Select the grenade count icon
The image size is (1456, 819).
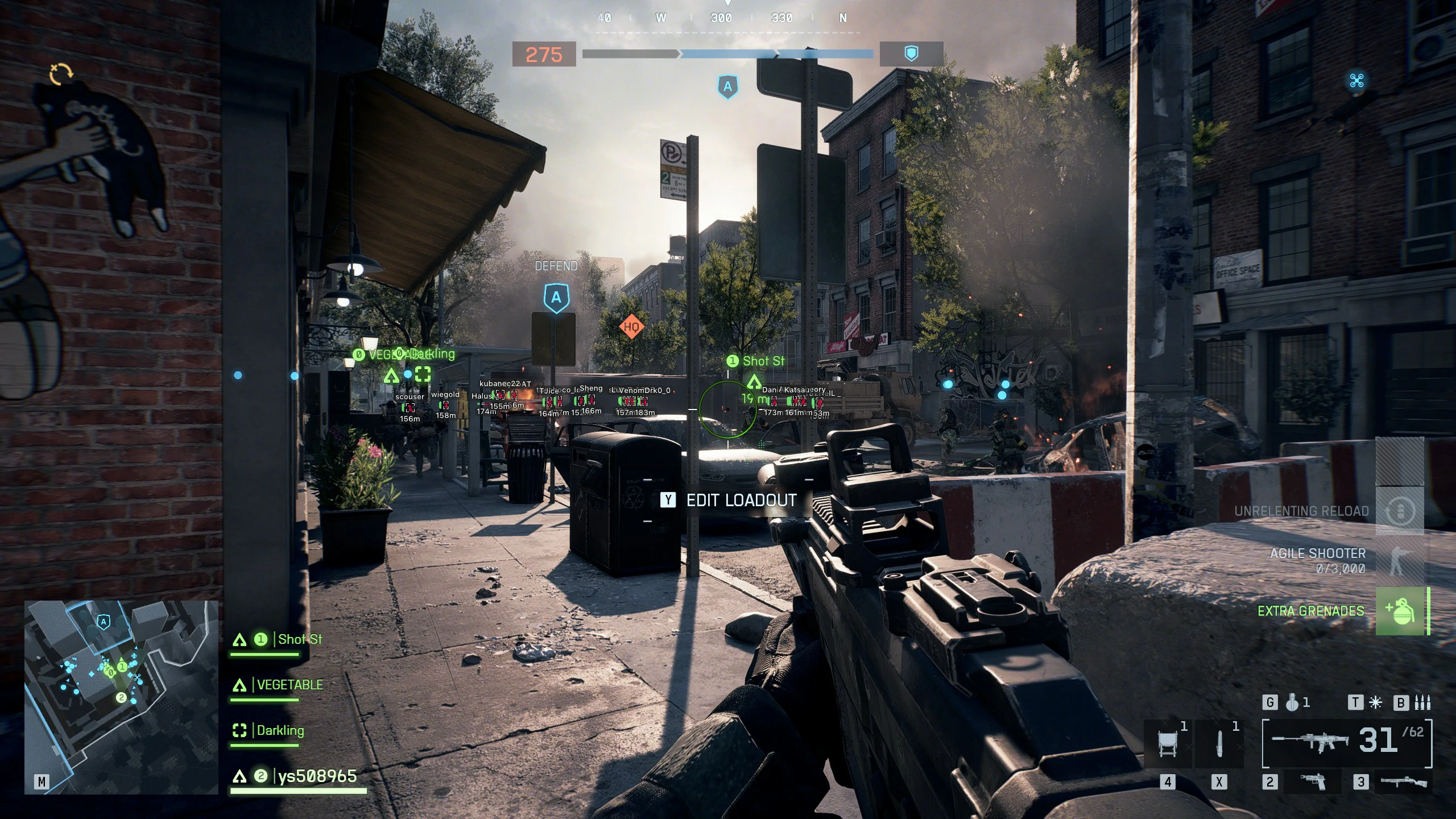tap(1292, 703)
